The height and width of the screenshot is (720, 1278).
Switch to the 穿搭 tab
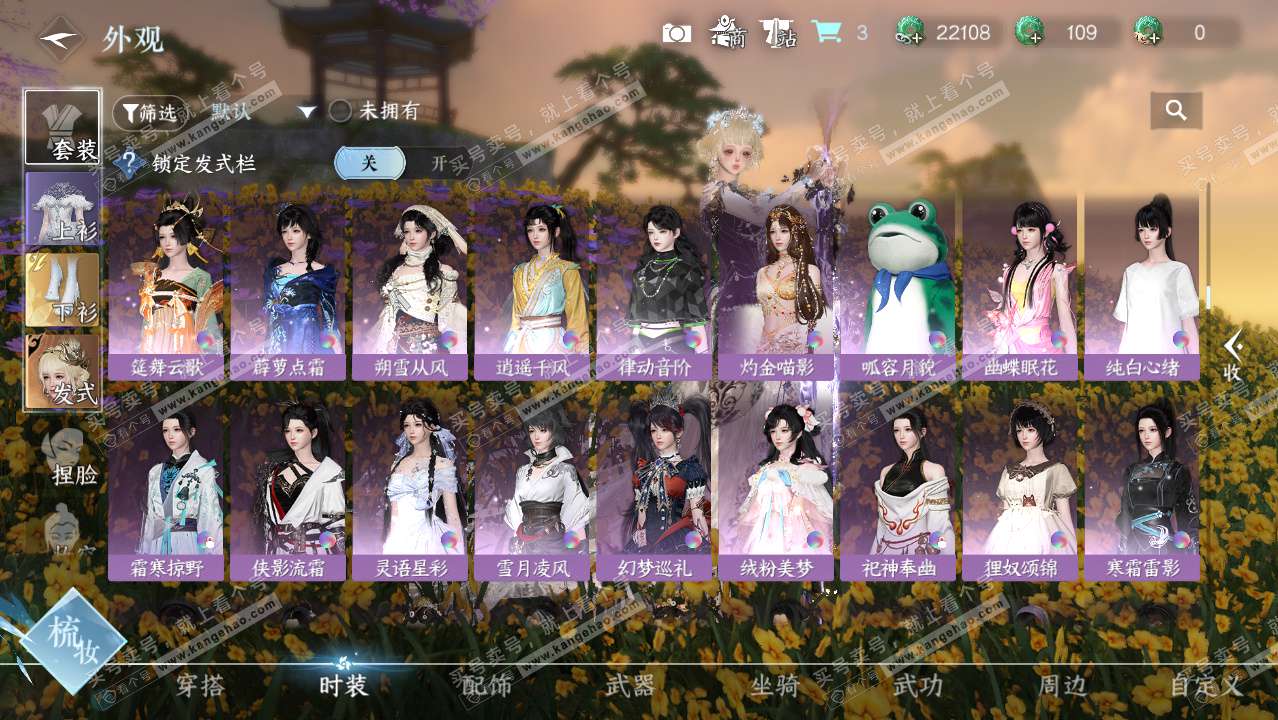pyautogui.click(x=200, y=686)
